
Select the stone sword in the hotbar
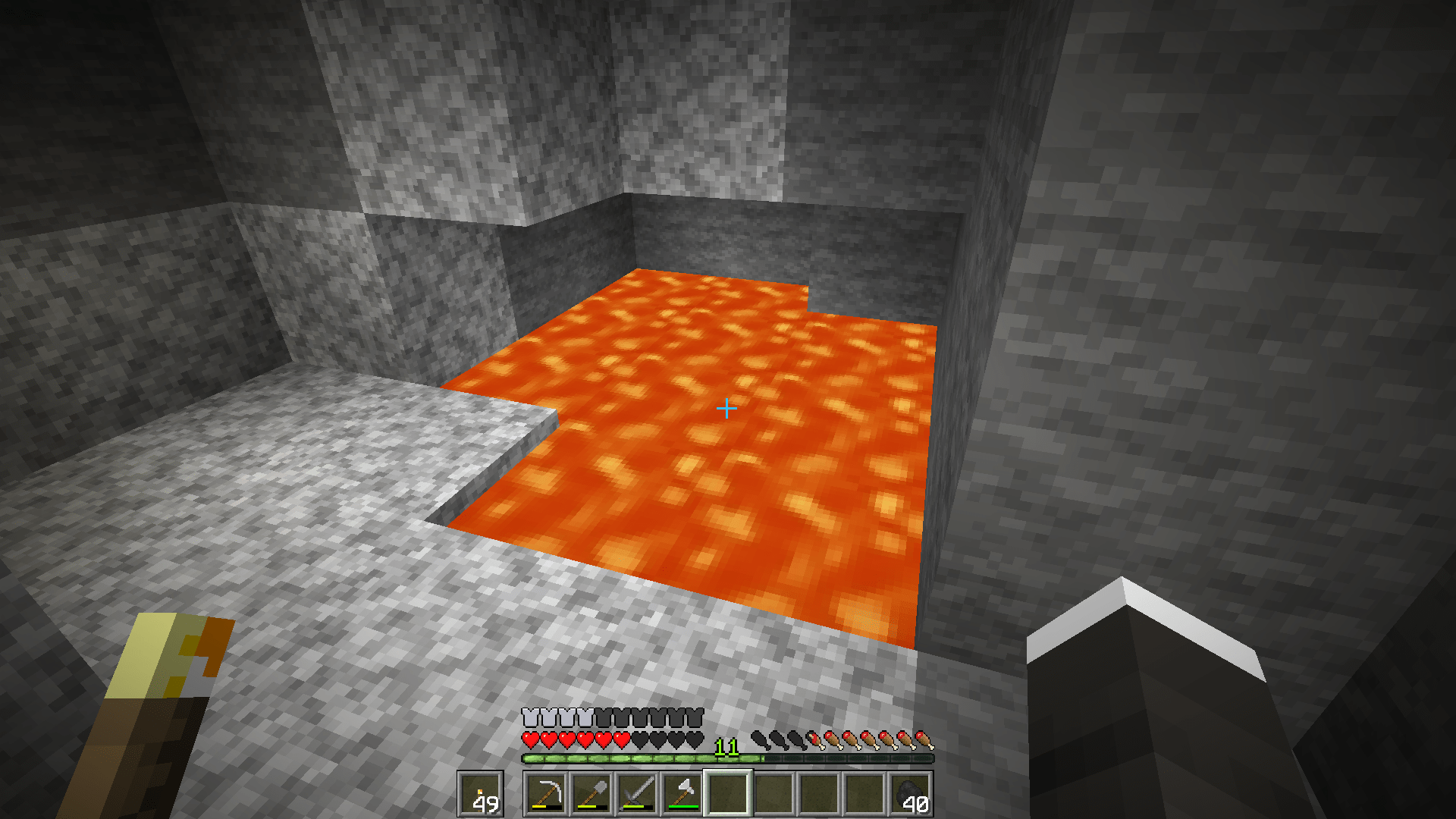coord(637,792)
